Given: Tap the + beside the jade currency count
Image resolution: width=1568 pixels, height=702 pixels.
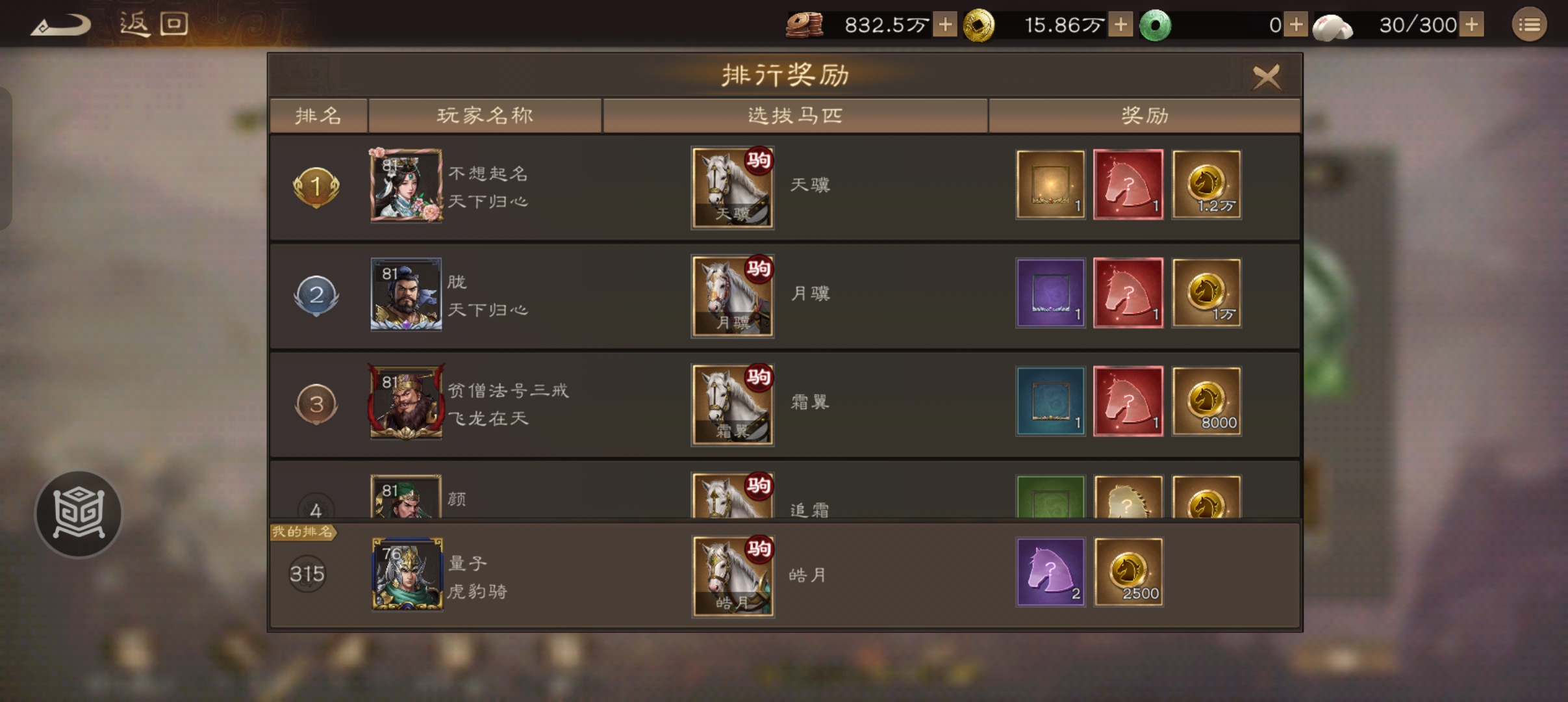Looking at the screenshot, I should (x=1296, y=25).
